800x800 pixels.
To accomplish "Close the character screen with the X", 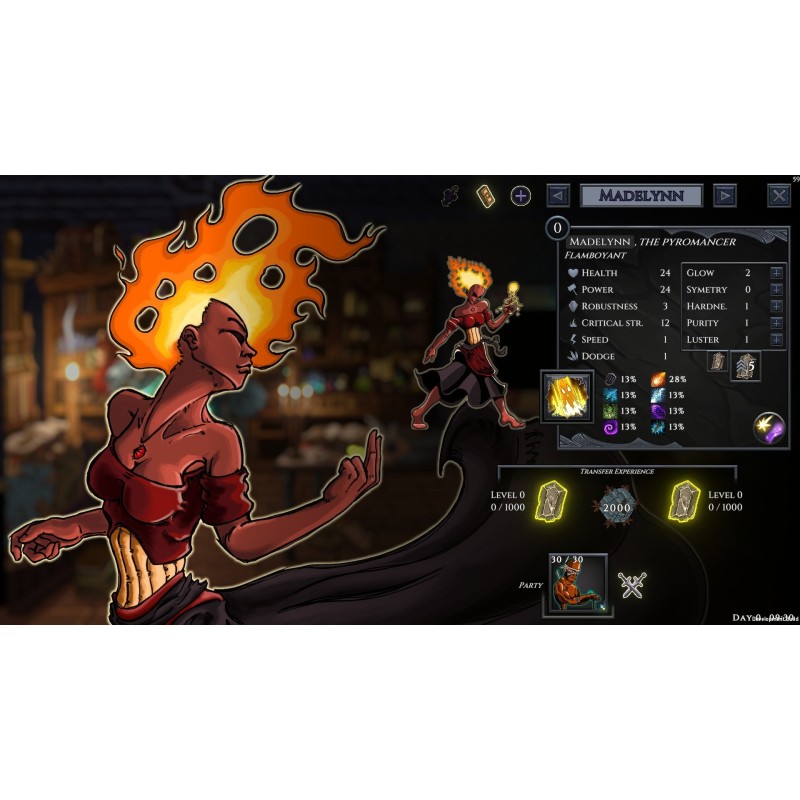I will (779, 196).
